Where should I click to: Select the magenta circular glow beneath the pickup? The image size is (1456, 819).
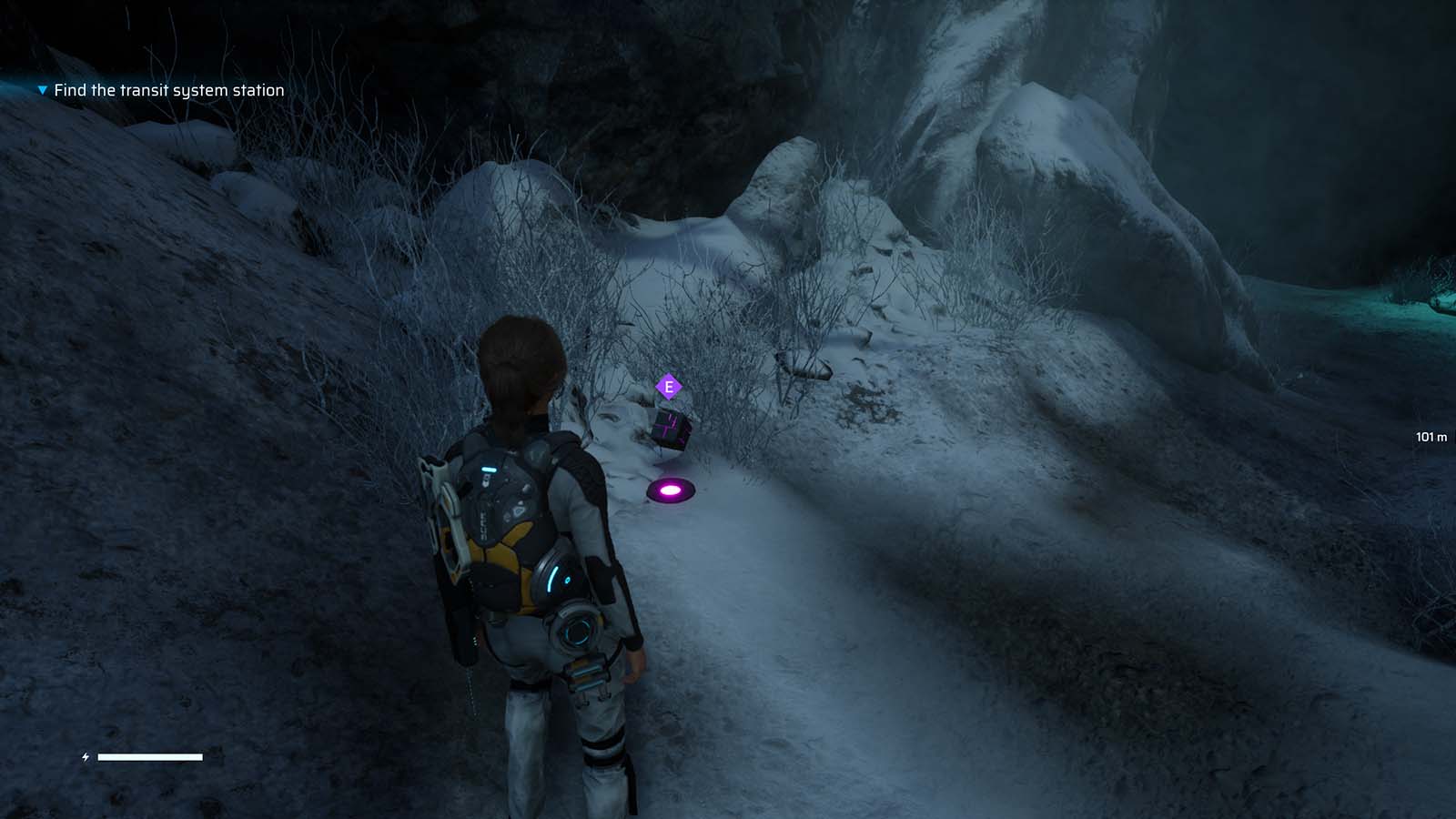[669, 491]
